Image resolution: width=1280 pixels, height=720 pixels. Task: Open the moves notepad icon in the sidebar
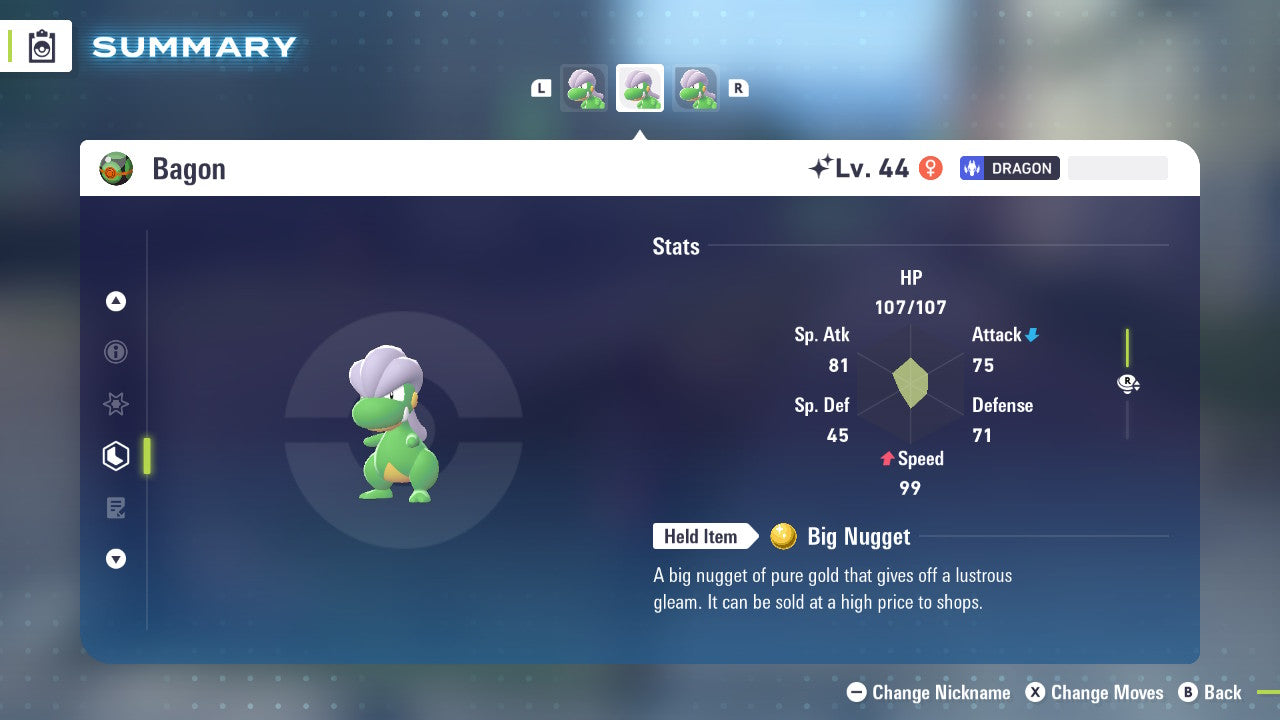pyautogui.click(x=116, y=507)
